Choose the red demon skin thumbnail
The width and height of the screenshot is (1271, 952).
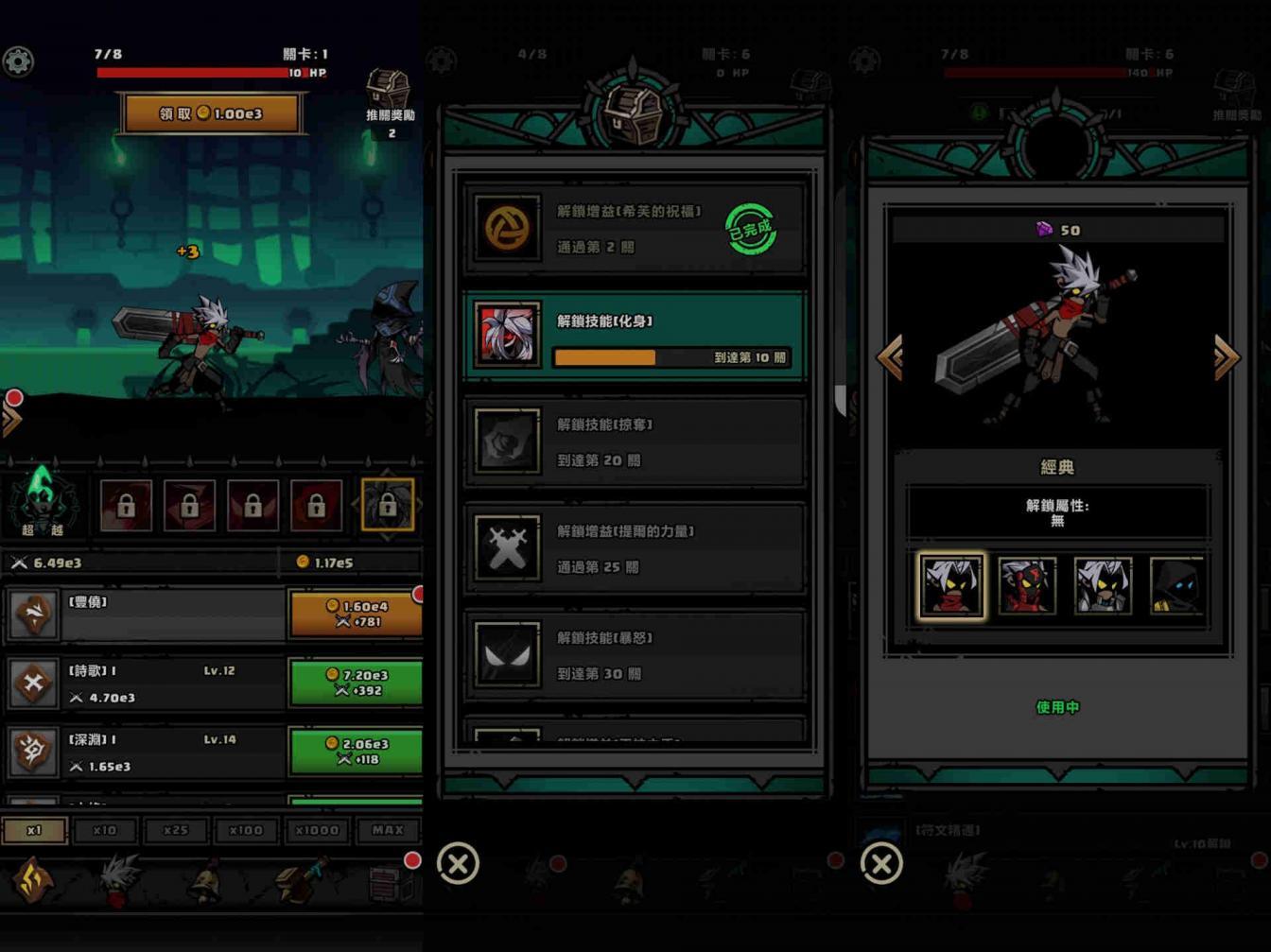click(x=1027, y=586)
